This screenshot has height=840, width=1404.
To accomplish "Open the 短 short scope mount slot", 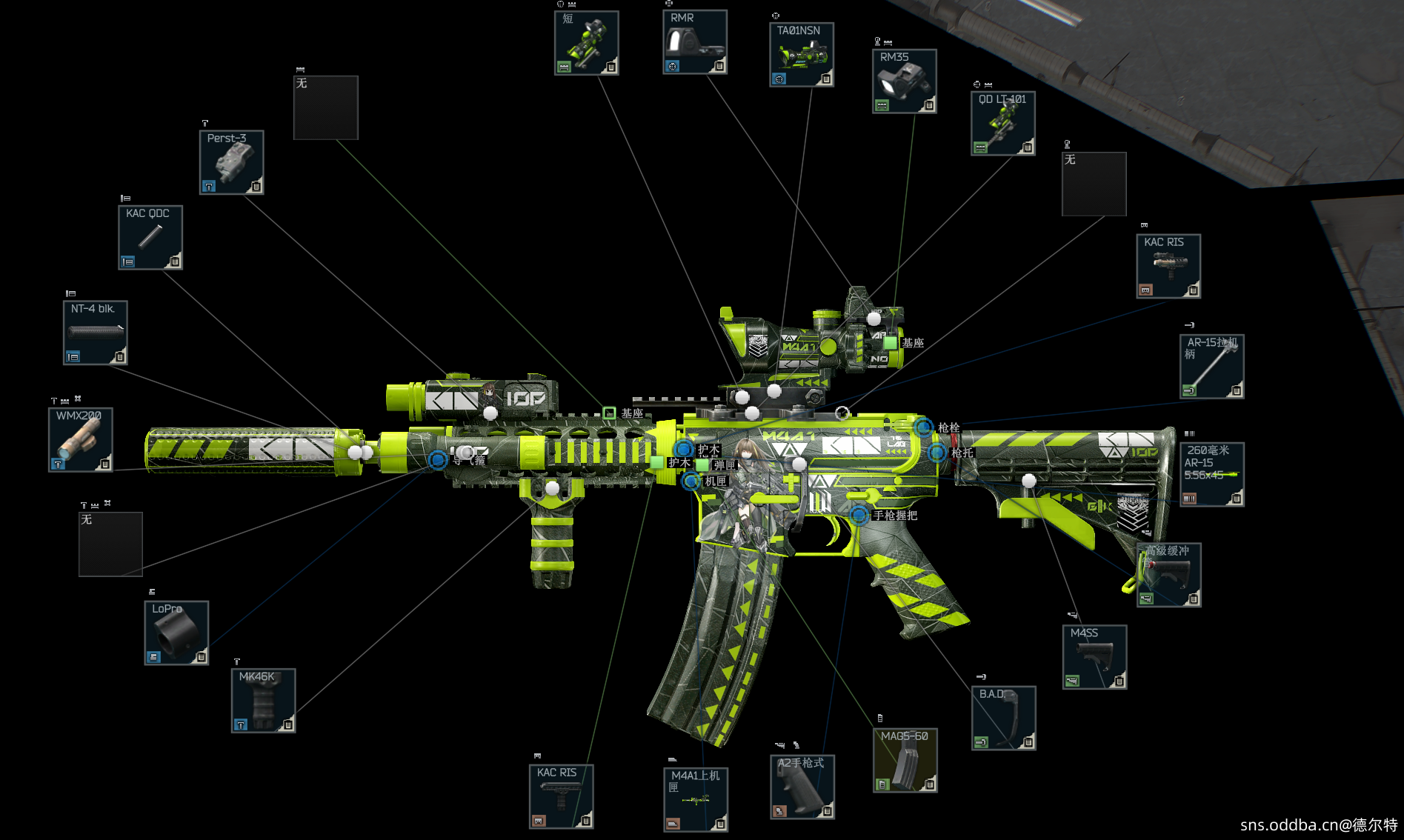I will click(587, 43).
